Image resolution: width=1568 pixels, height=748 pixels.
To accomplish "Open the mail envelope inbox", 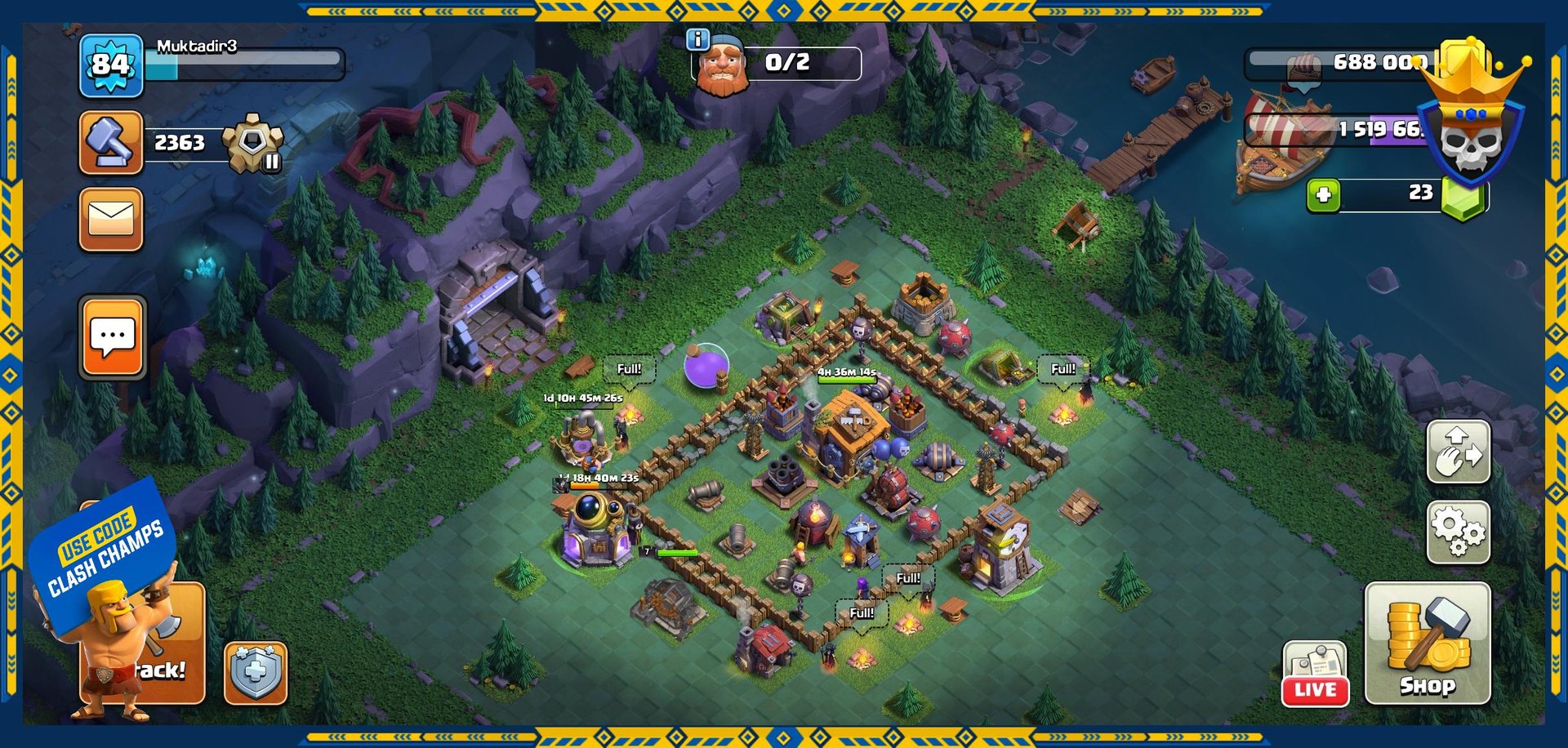I will (x=111, y=219).
